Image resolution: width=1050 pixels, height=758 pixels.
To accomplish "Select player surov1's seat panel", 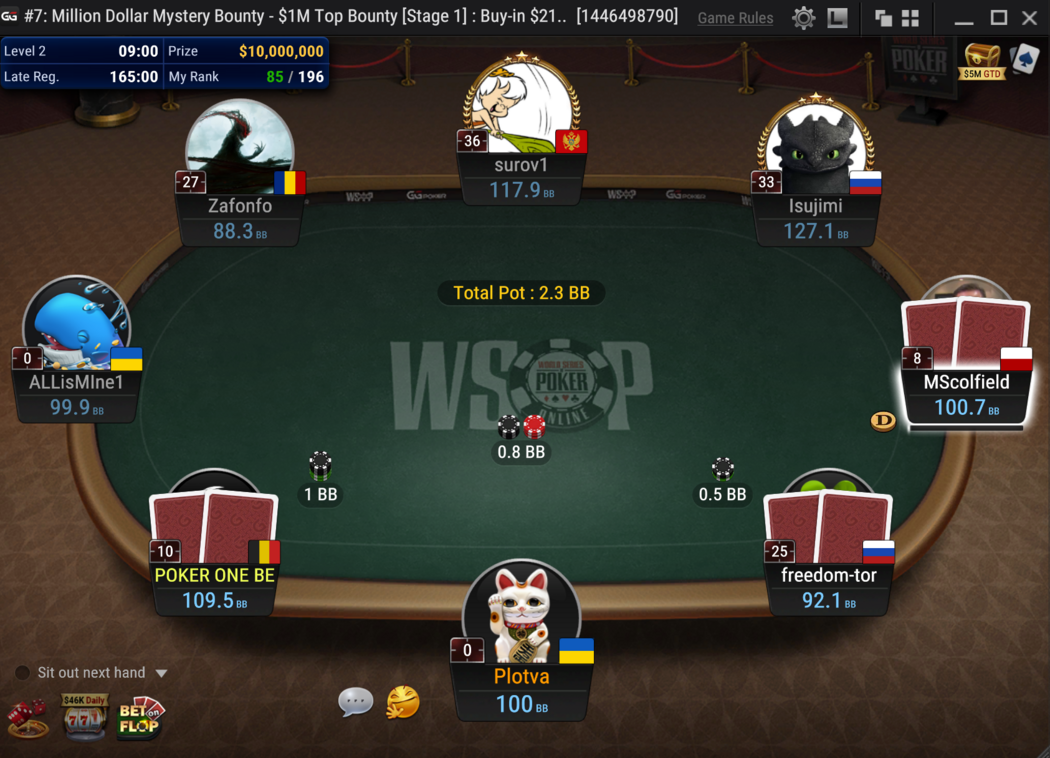I will coord(520,177).
